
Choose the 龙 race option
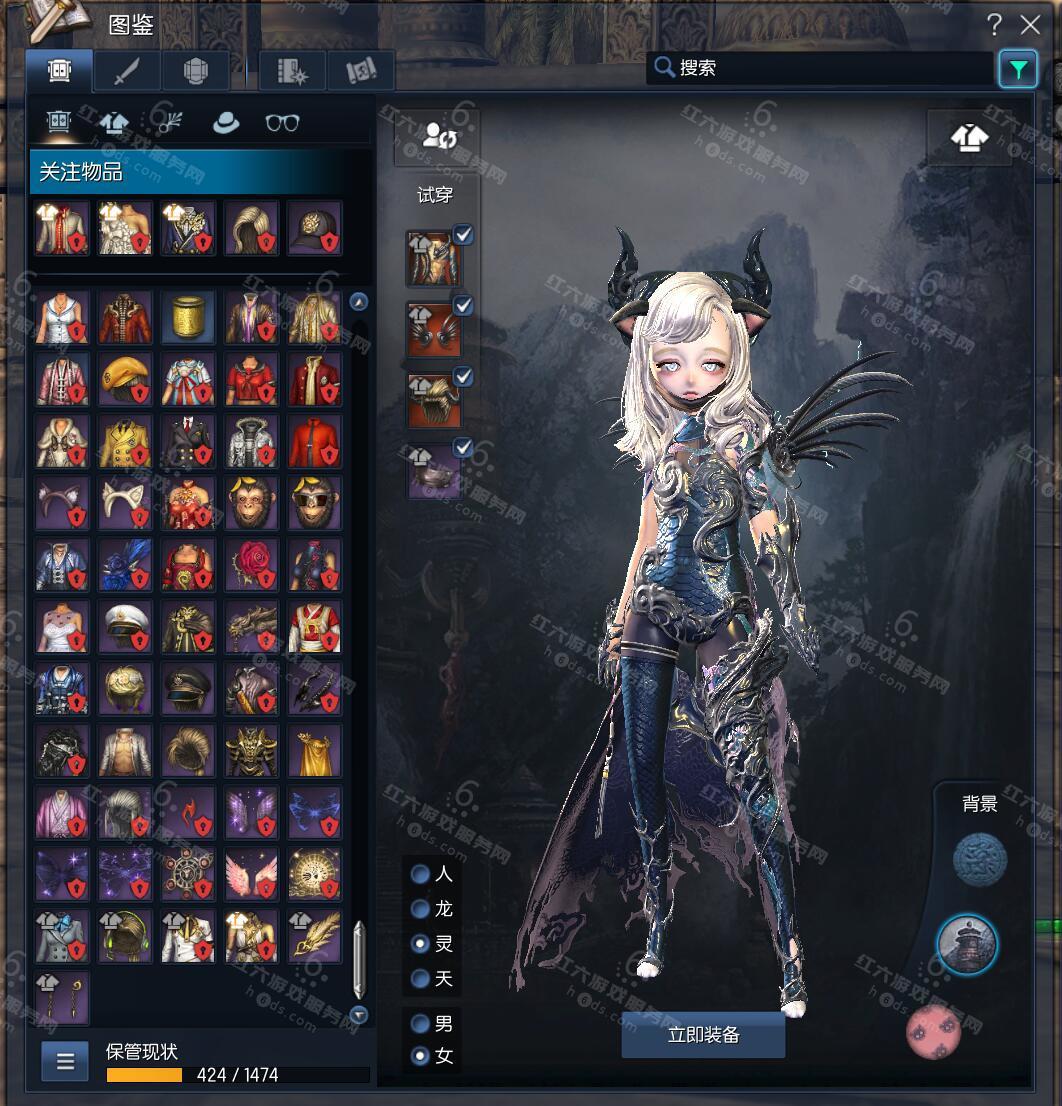[x=421, y=909]
